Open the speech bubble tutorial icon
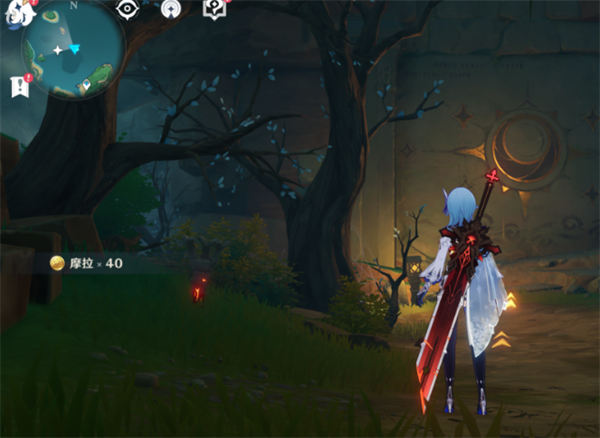The image size is (600, 438). [x=214, y=9]
